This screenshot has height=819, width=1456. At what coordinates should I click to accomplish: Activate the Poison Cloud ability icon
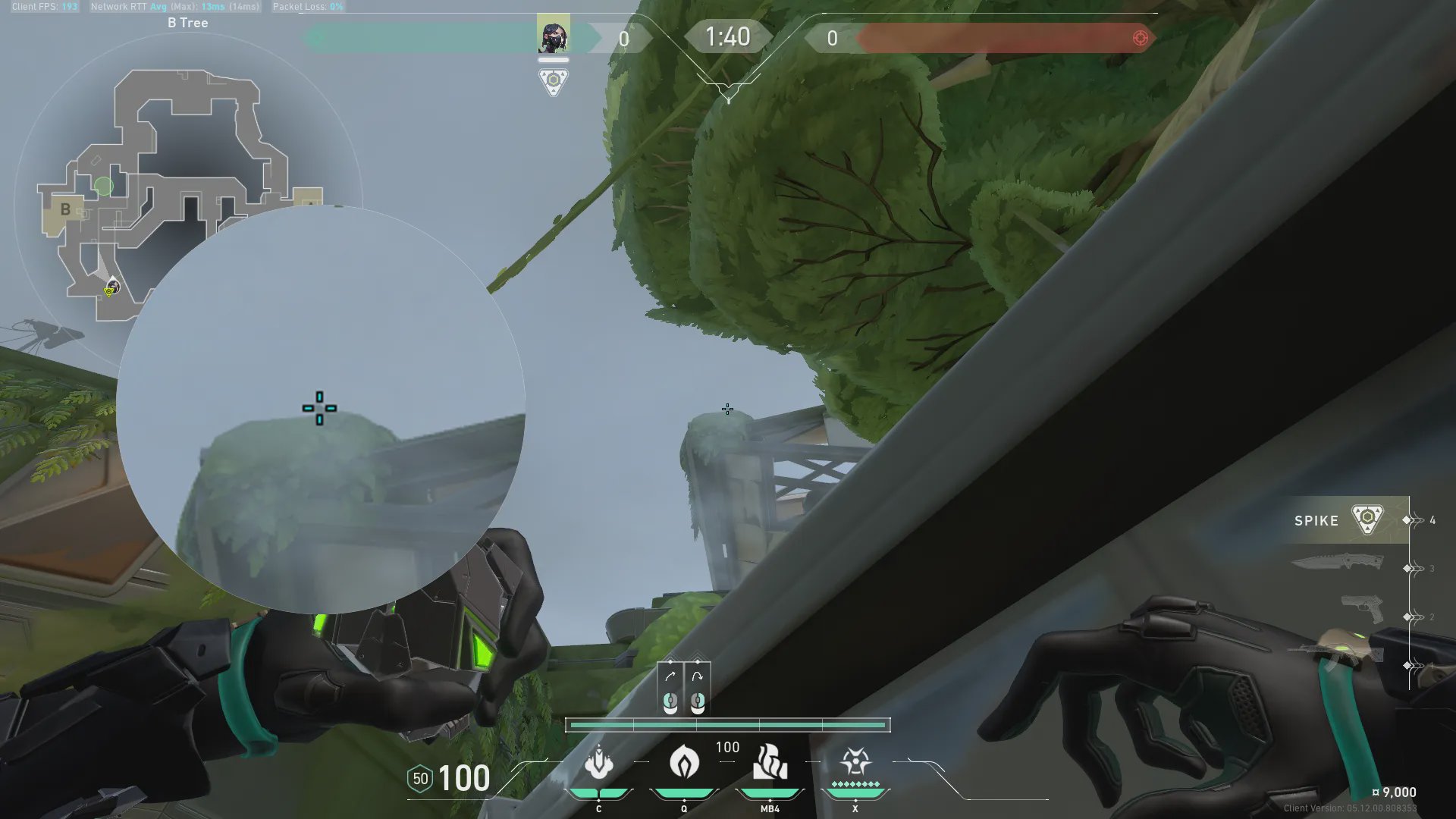click(684, 763)
